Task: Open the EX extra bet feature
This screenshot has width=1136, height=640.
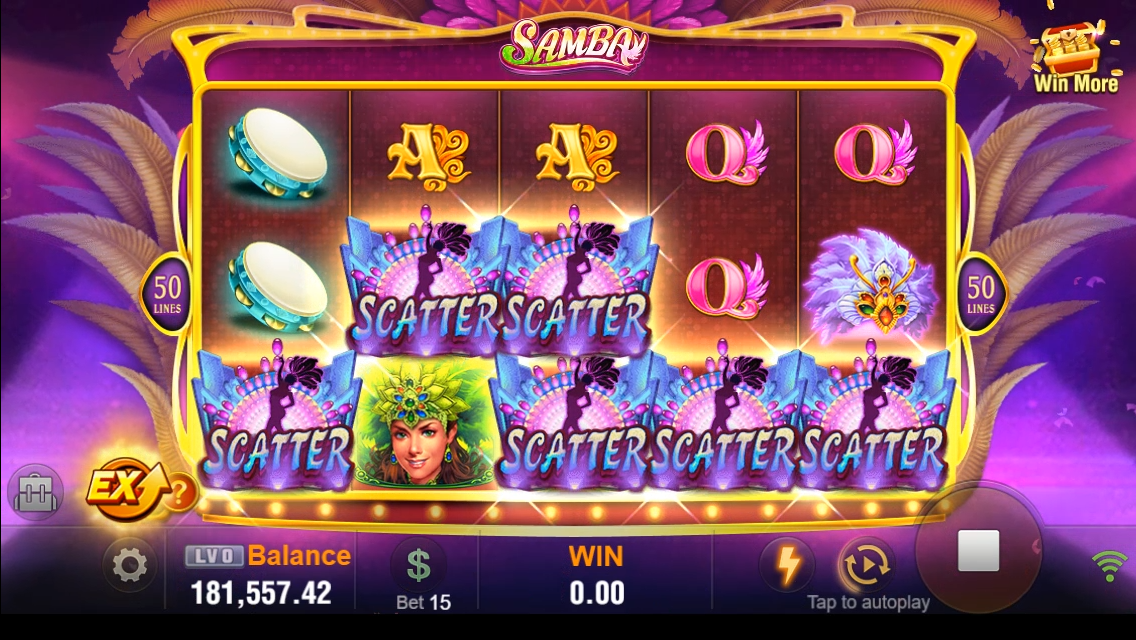Action: tap(118, 488)
